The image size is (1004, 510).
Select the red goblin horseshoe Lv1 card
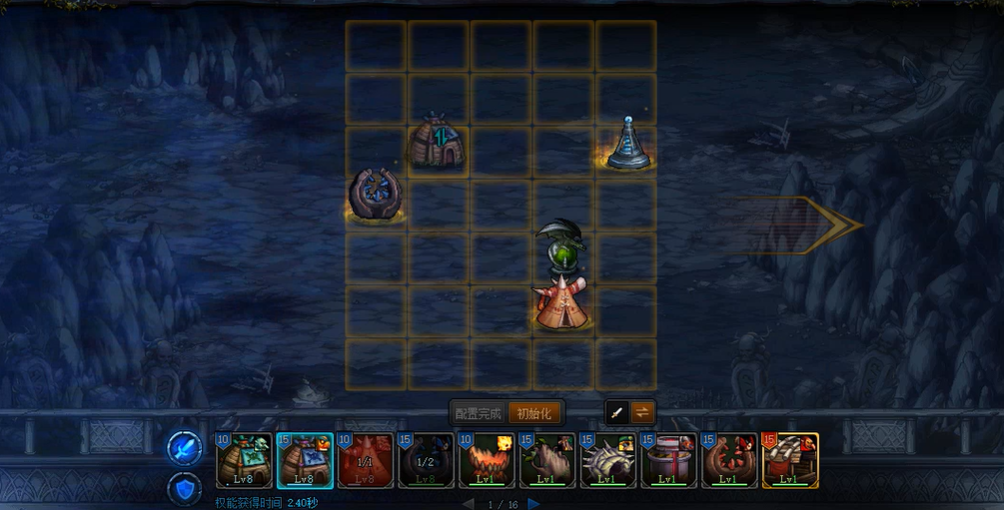point(729,460)
